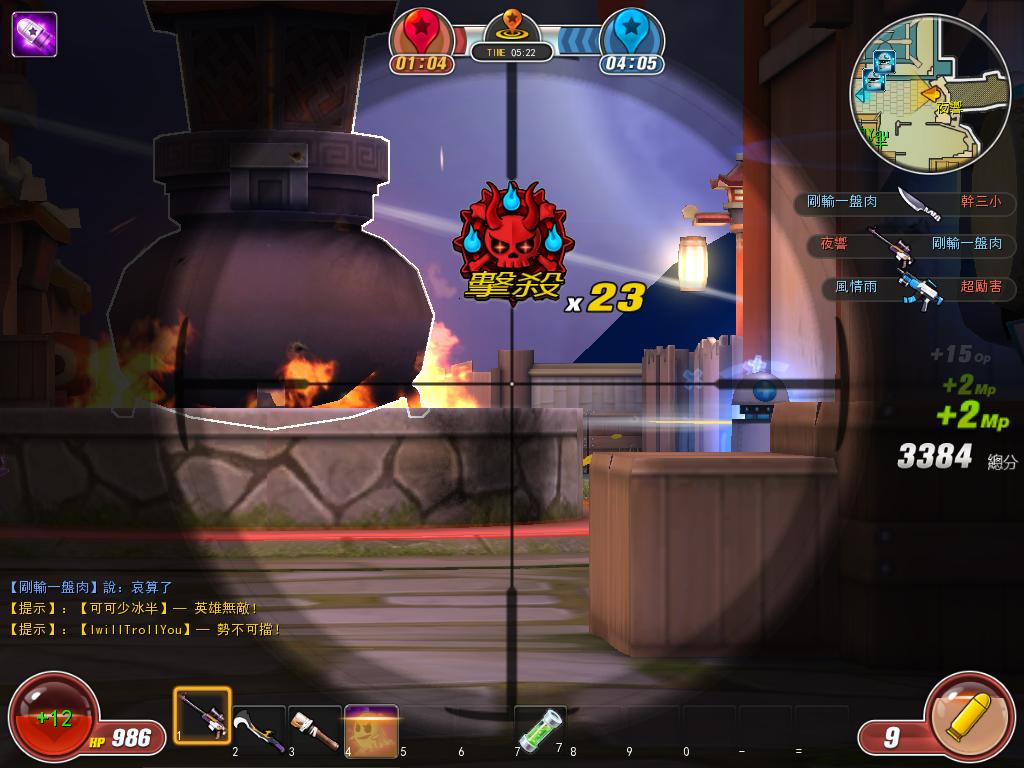The height and width of the screenshot is (768, 1024).
Task: Switch to the scythe melee weapon slot
Action: (259, 726)
